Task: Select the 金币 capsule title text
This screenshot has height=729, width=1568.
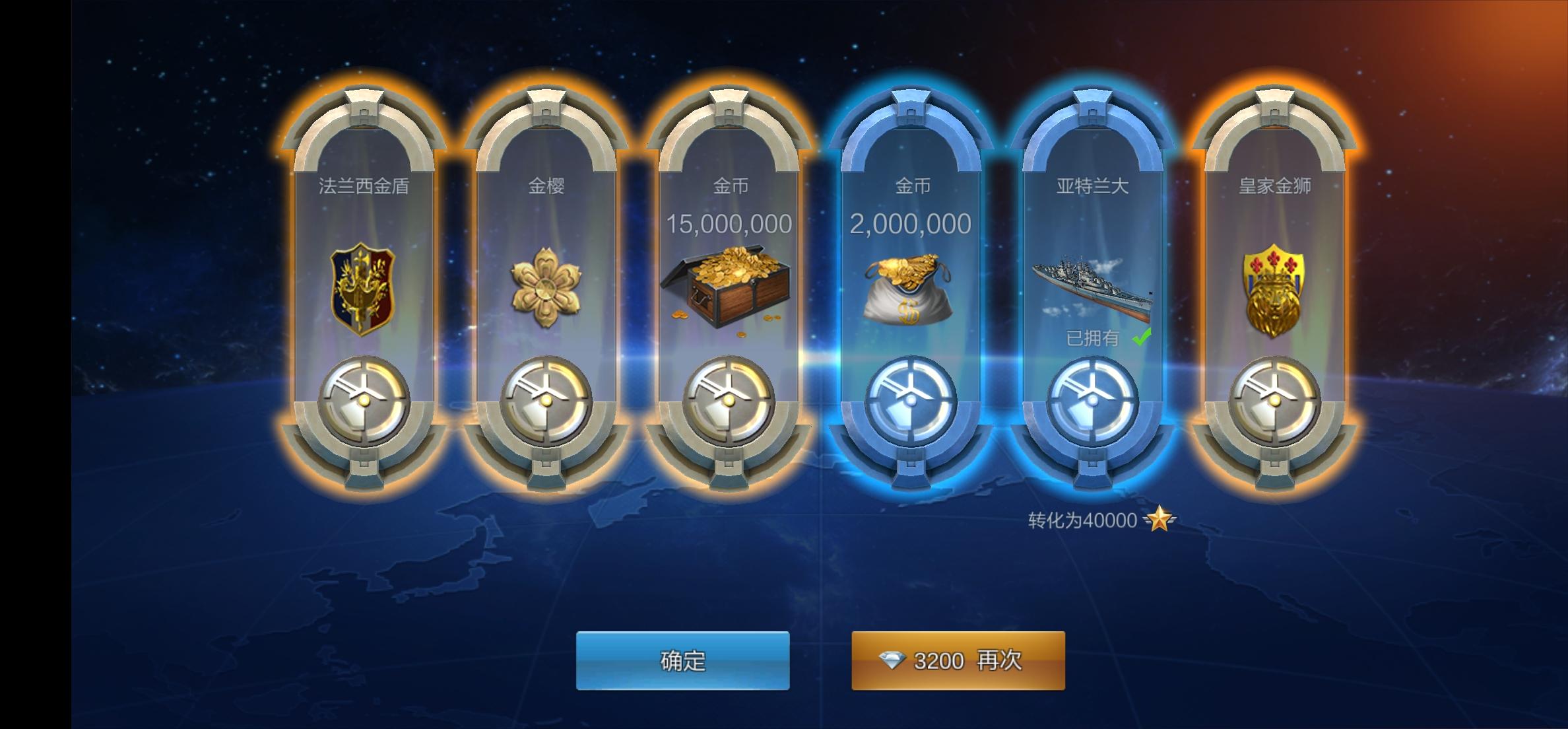Action: coord(729,187)
